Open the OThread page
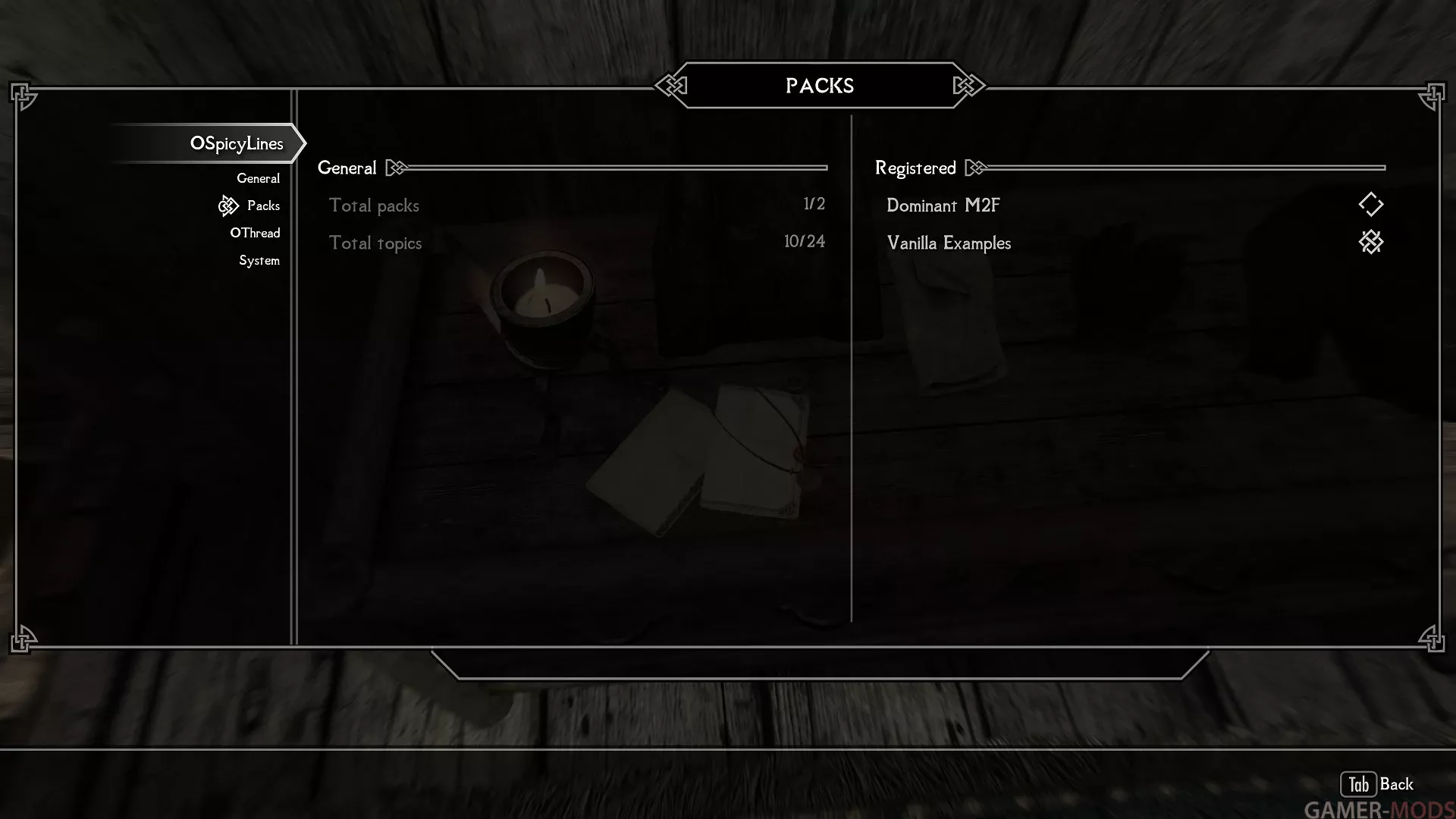The height and width of the screenshot is (819, 1456). tap(255, 233)
